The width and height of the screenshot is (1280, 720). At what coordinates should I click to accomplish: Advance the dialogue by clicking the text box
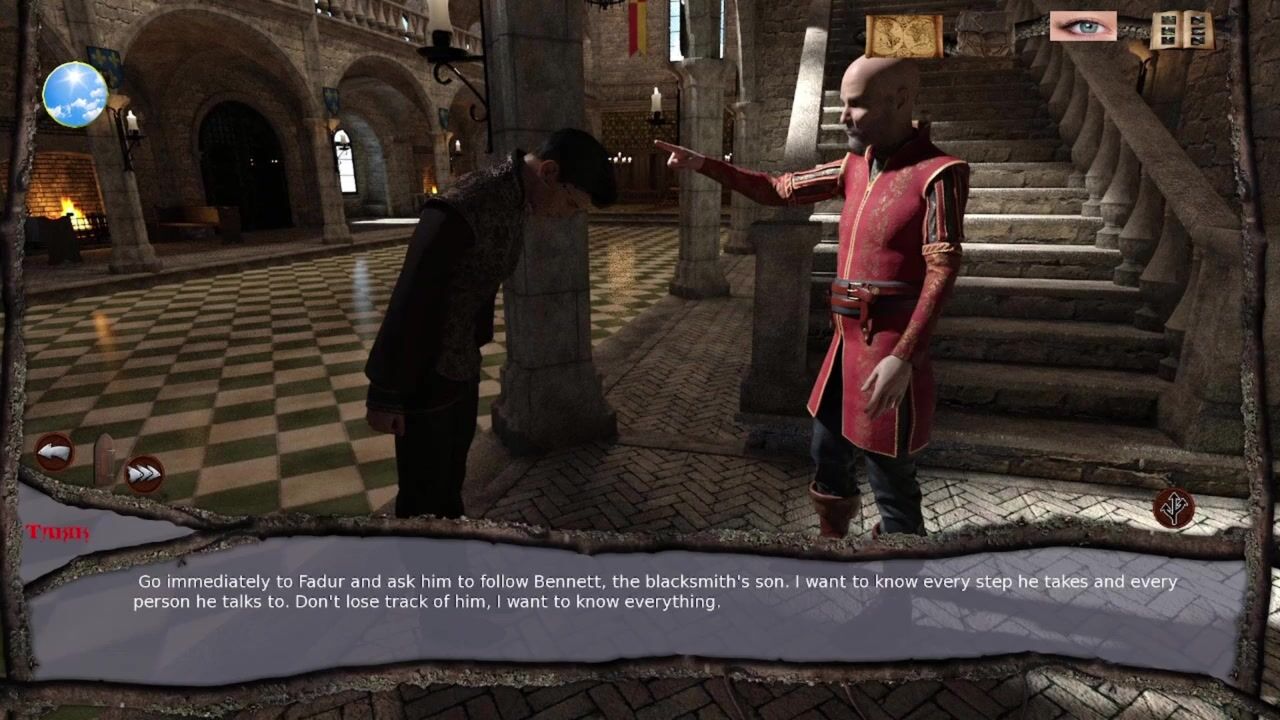click(640, 610)
